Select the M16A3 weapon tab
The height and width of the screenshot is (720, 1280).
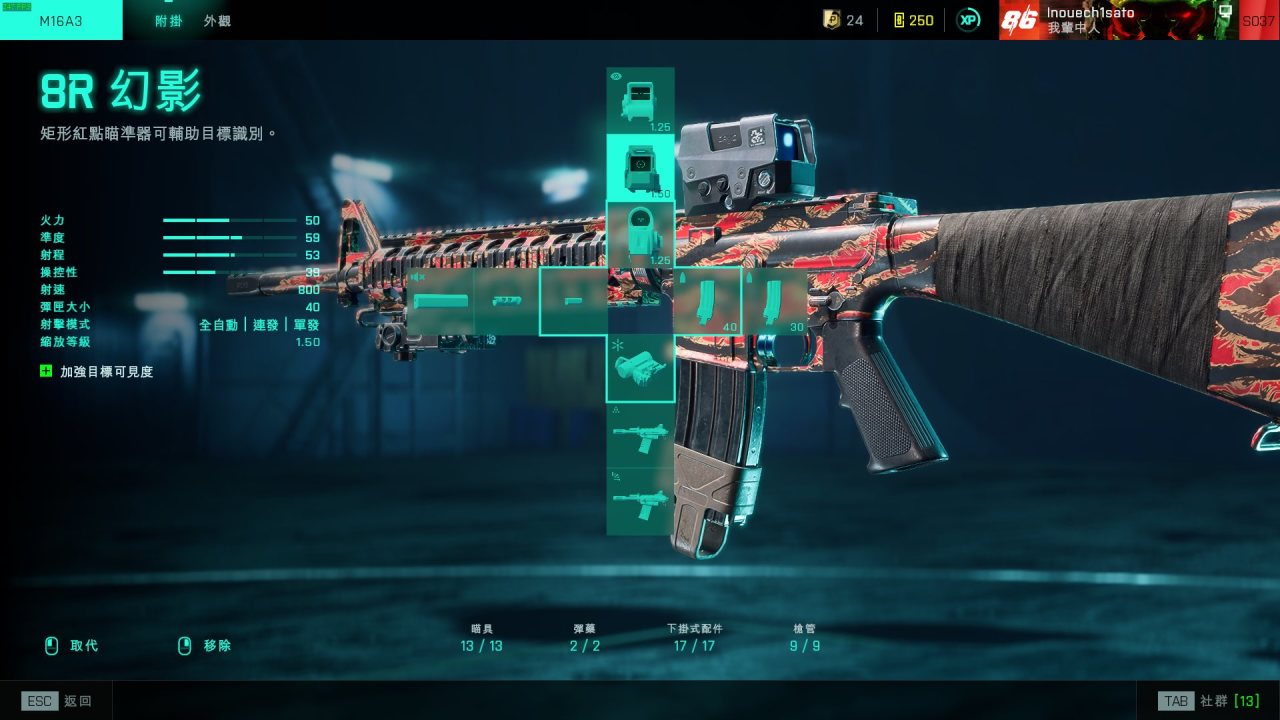[61, 20]
